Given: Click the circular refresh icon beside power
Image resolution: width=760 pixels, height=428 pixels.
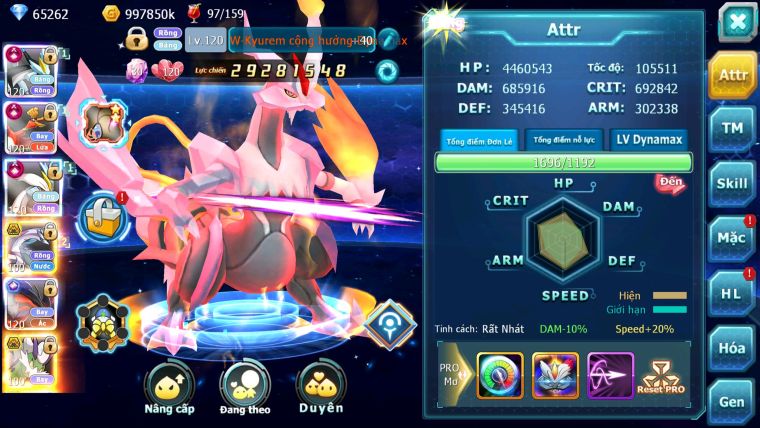Looking at the screenshot, I should tap(386, 70).
